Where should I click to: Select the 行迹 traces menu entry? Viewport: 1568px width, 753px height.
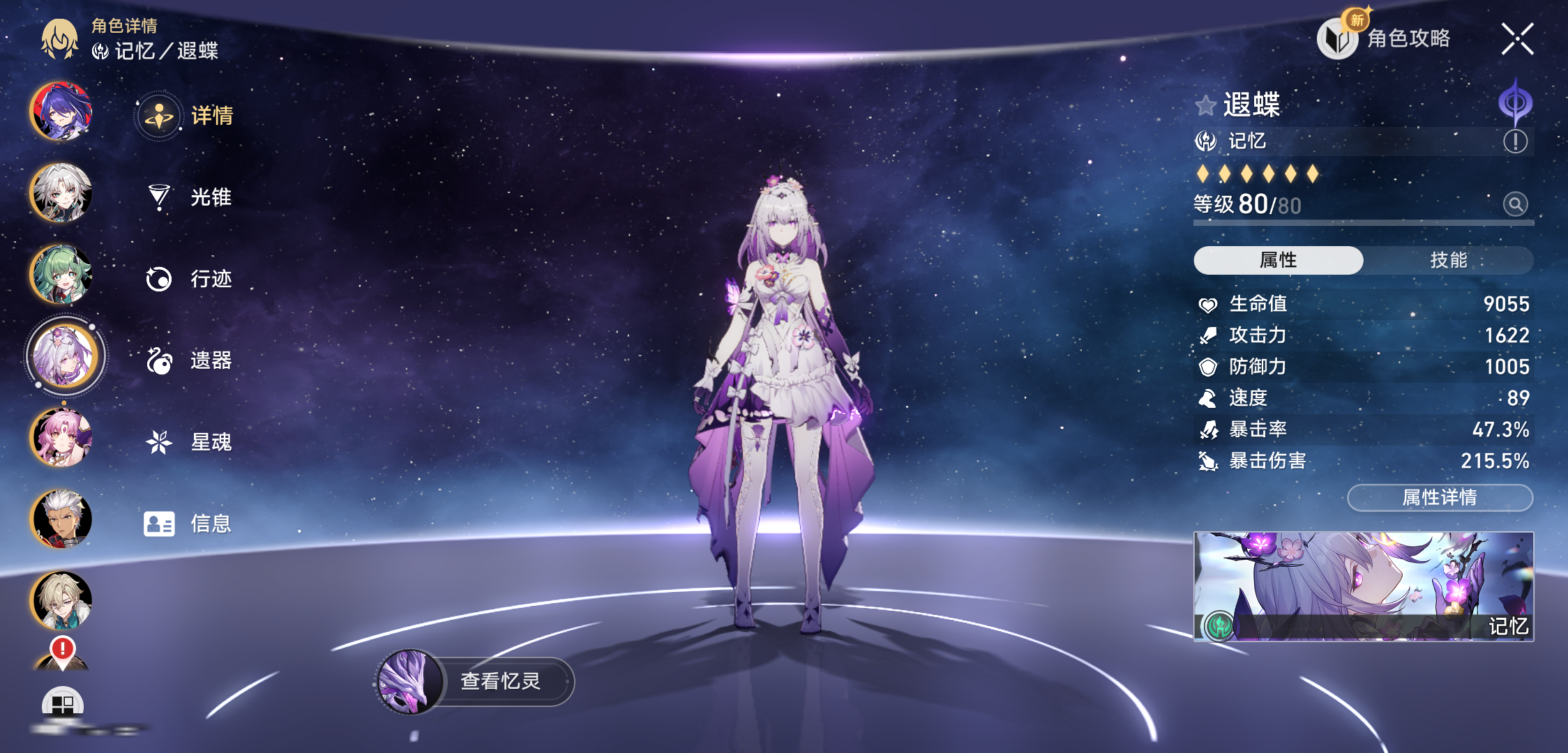click(188, 279)
